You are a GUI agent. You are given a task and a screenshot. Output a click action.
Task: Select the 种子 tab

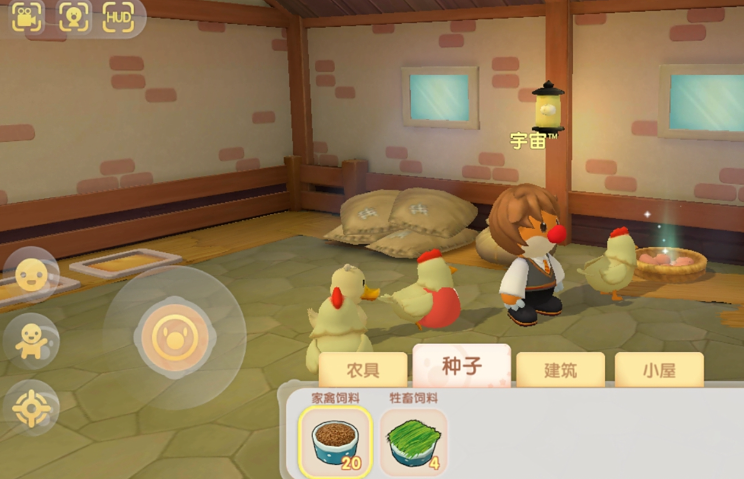(x=462, y=366)
